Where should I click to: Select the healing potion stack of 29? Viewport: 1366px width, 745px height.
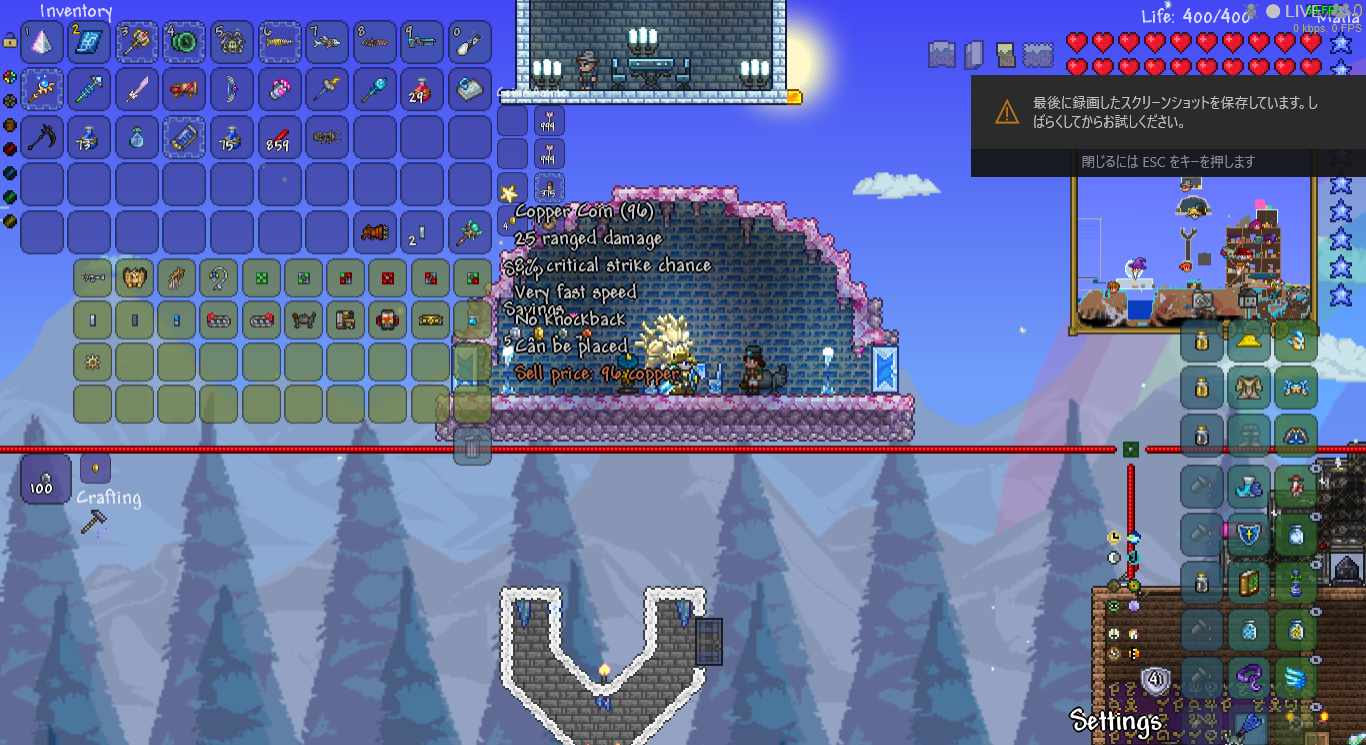[x=423, y=90]
